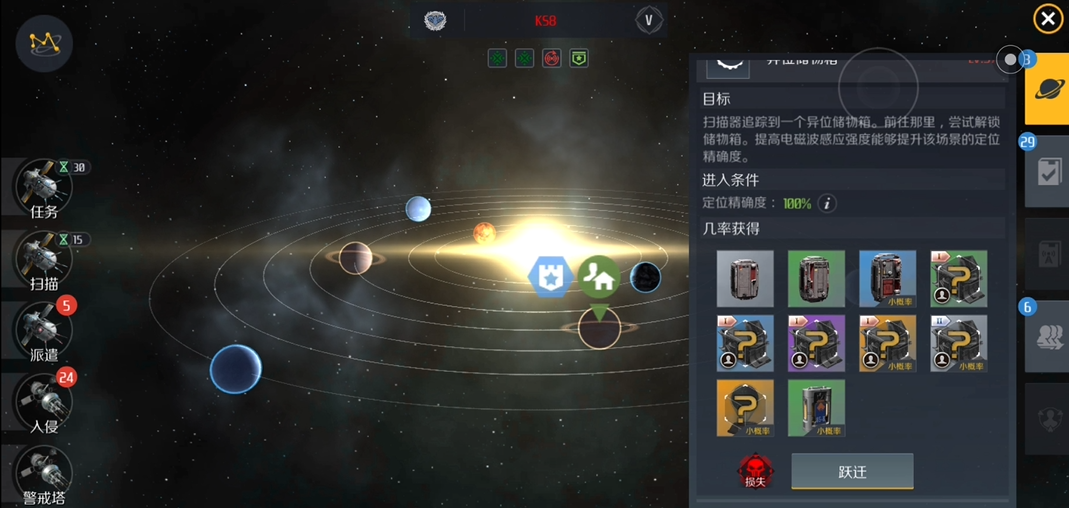The height and width of the screenshot is (508, 1069).
Task: Inspect the purple mystery blueprint reward
Action: (x=816, y=343)
